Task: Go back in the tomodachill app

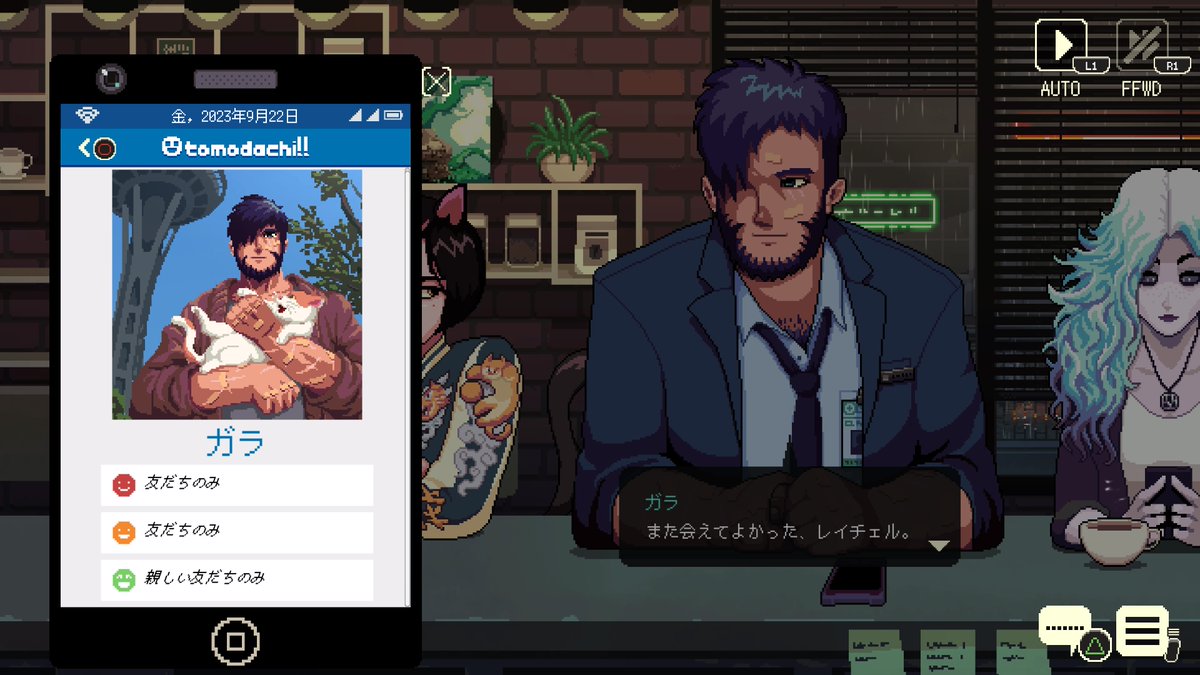Action: point(97,148)
